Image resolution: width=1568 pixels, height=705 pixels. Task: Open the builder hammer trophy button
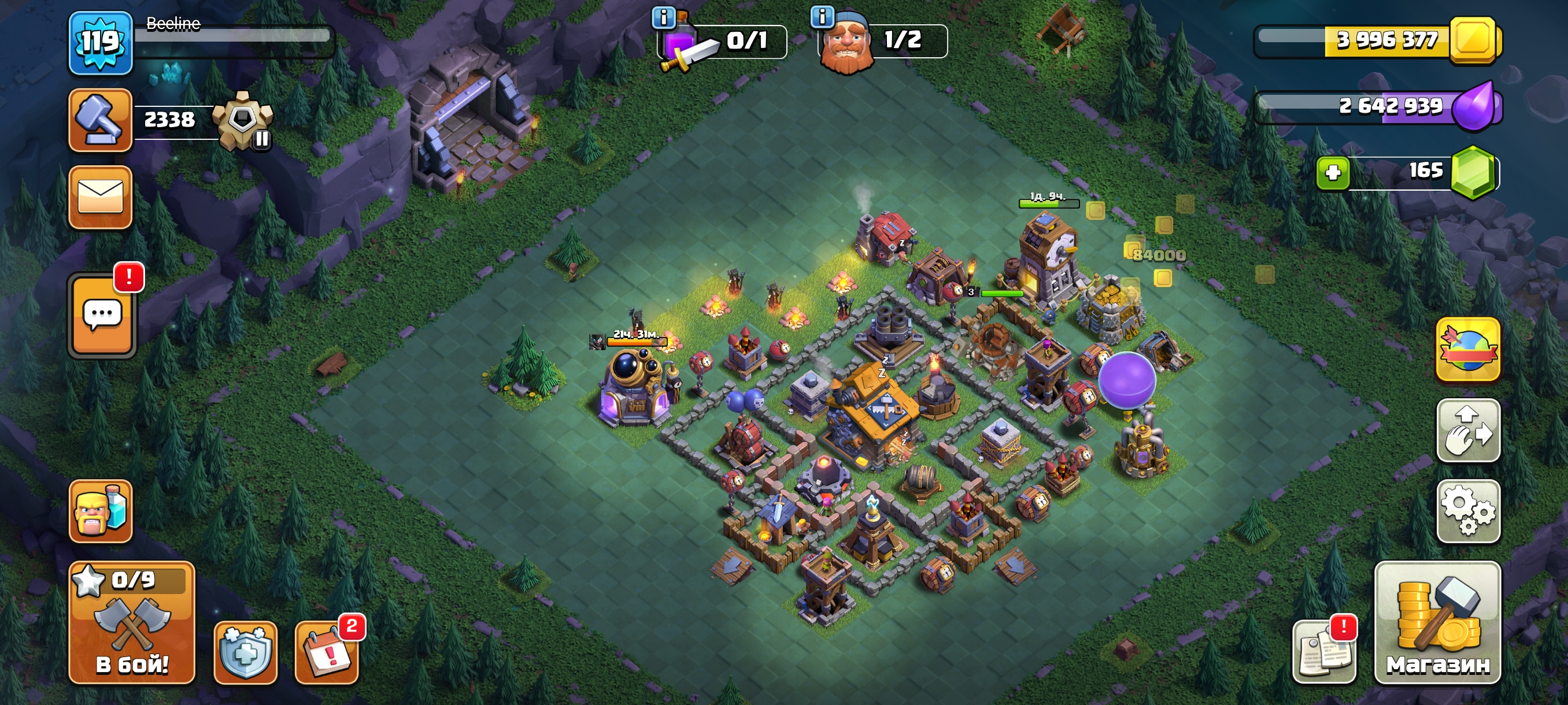tap(101, 120)
